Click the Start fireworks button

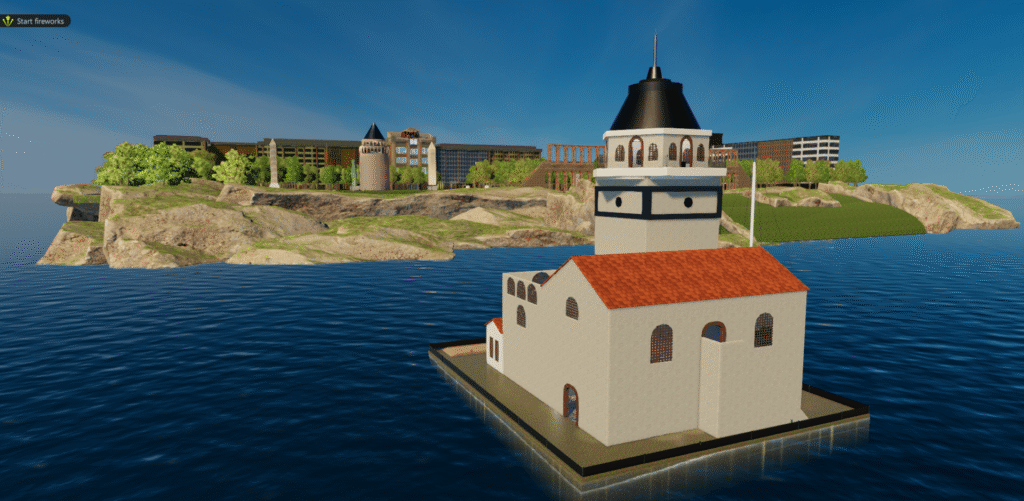[36, 20]
